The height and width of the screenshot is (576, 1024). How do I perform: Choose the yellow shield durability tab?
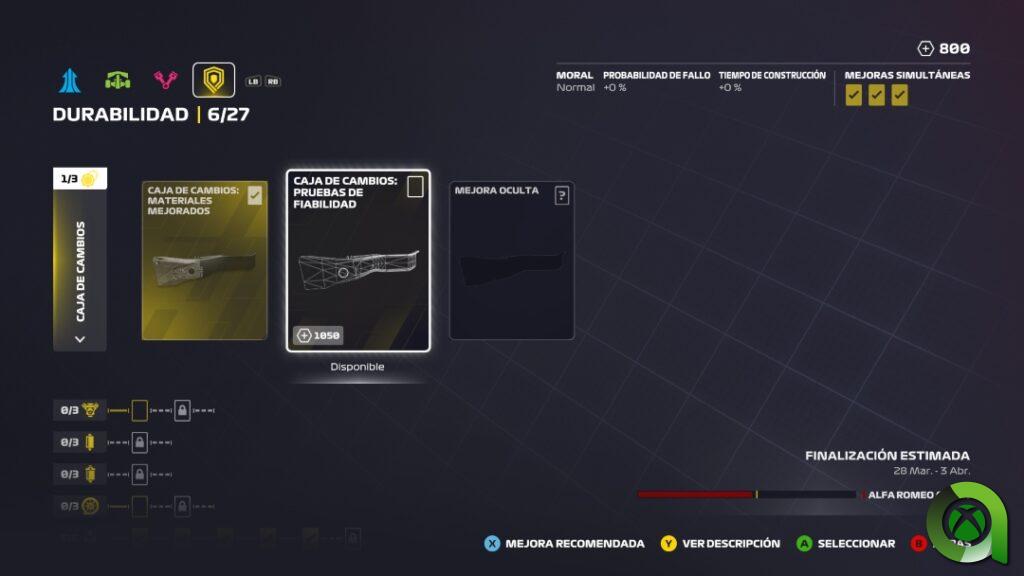pyautogui.click(x=213, y=80)
